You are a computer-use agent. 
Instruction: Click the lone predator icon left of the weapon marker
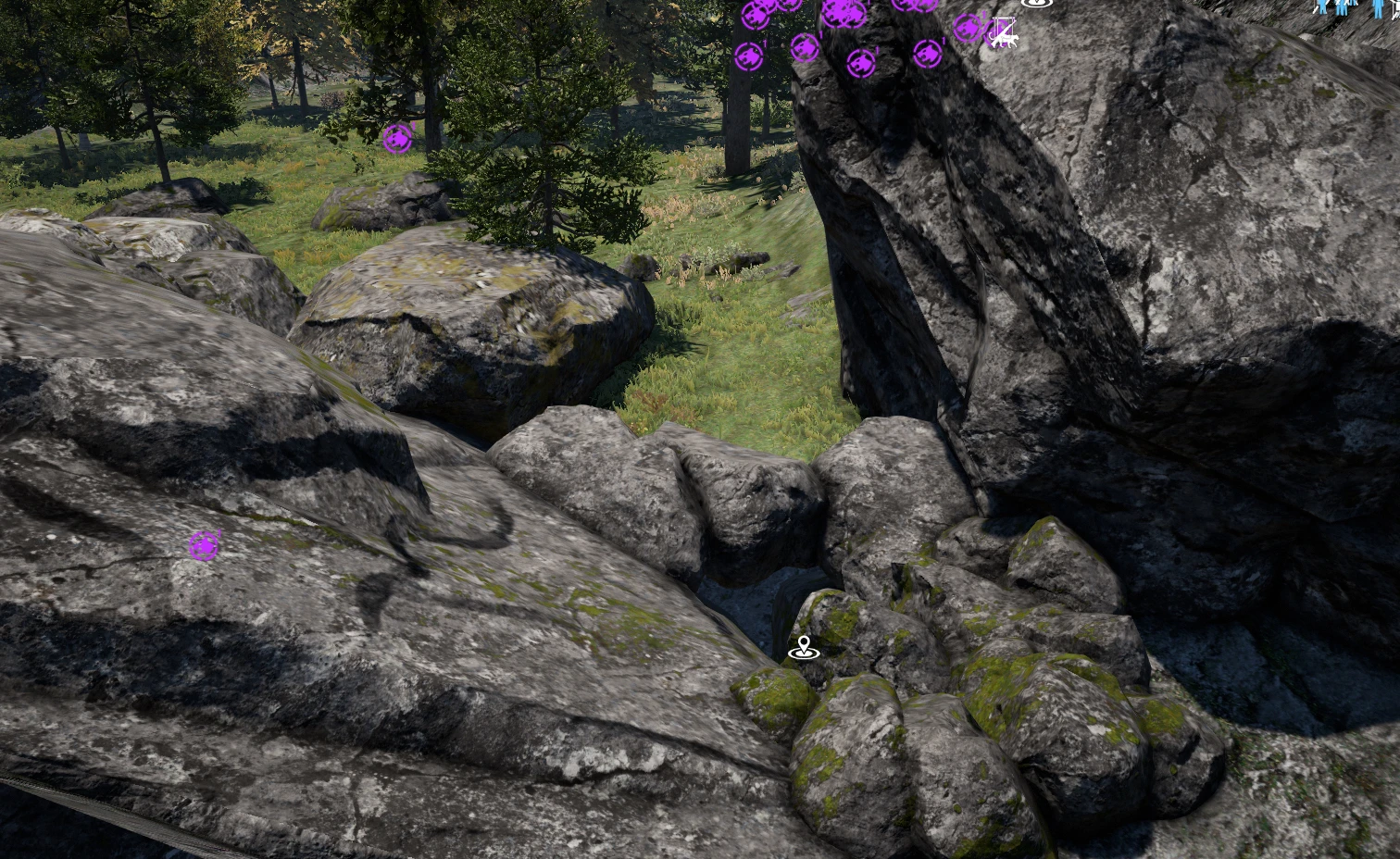point(967,26)
